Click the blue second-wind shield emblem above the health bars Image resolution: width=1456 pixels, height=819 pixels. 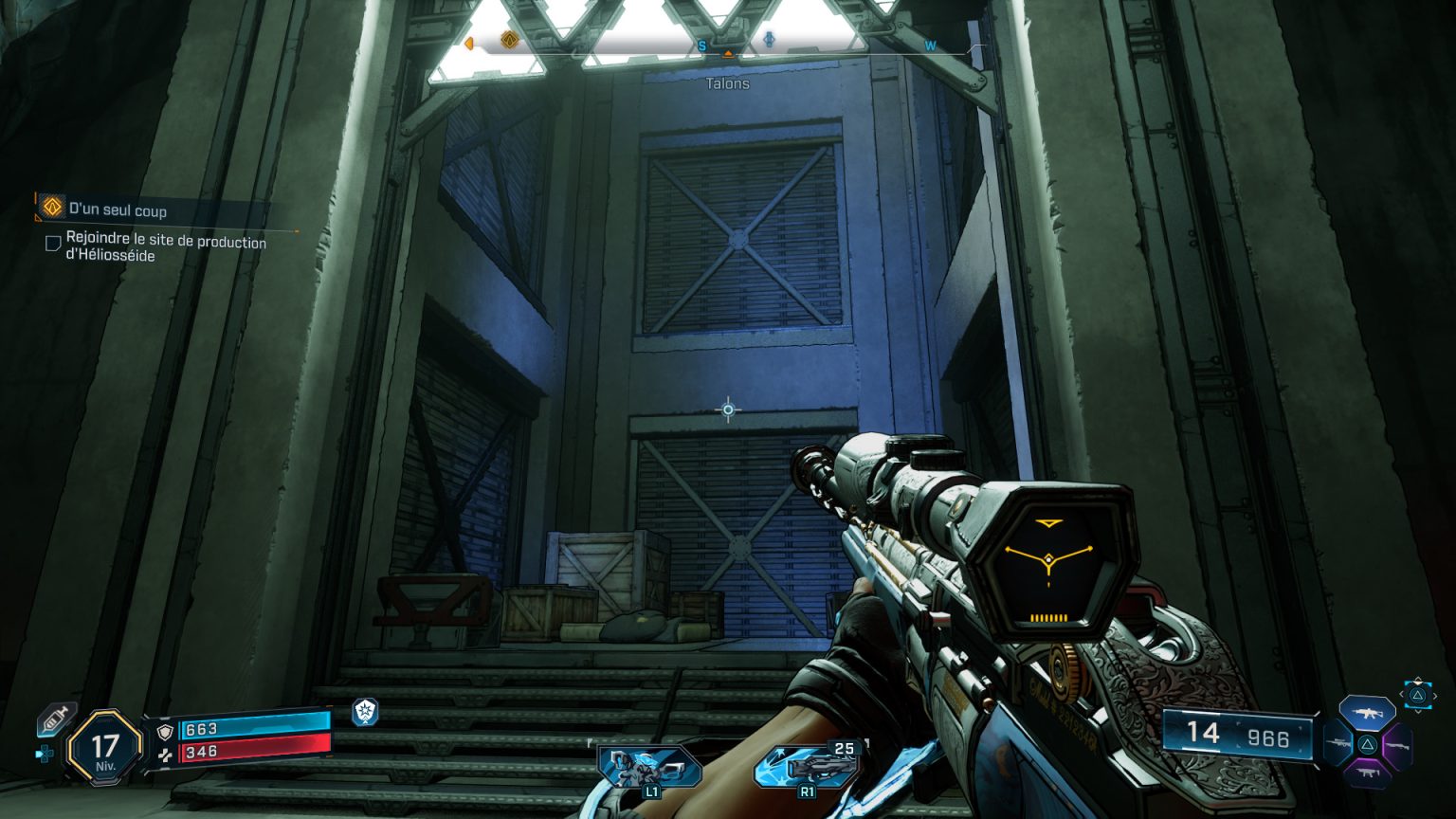[x=365, y=713]
